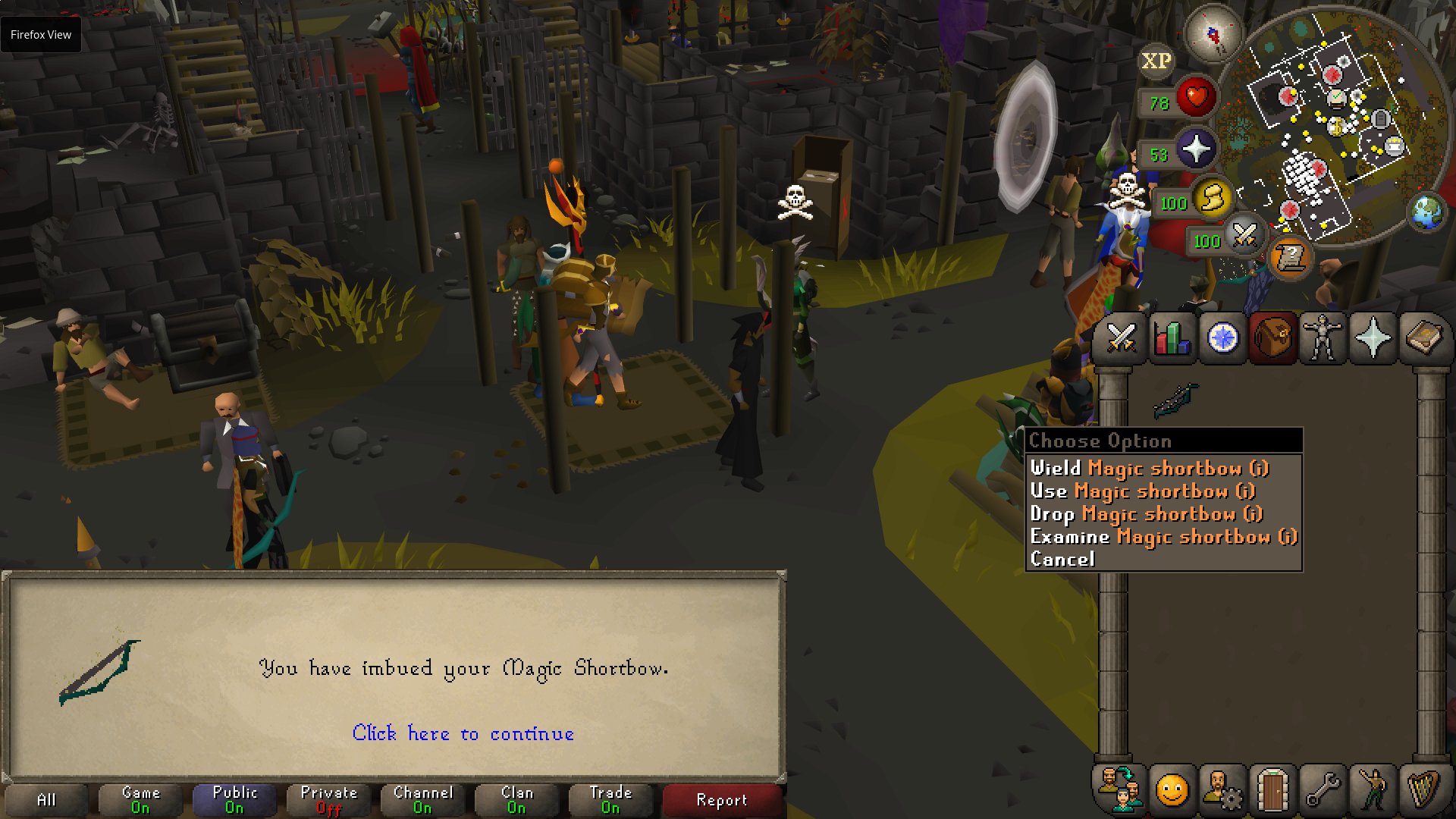
Task: Choose Drop Magic shortbow (i)
Action: (x=1146, y=514)
